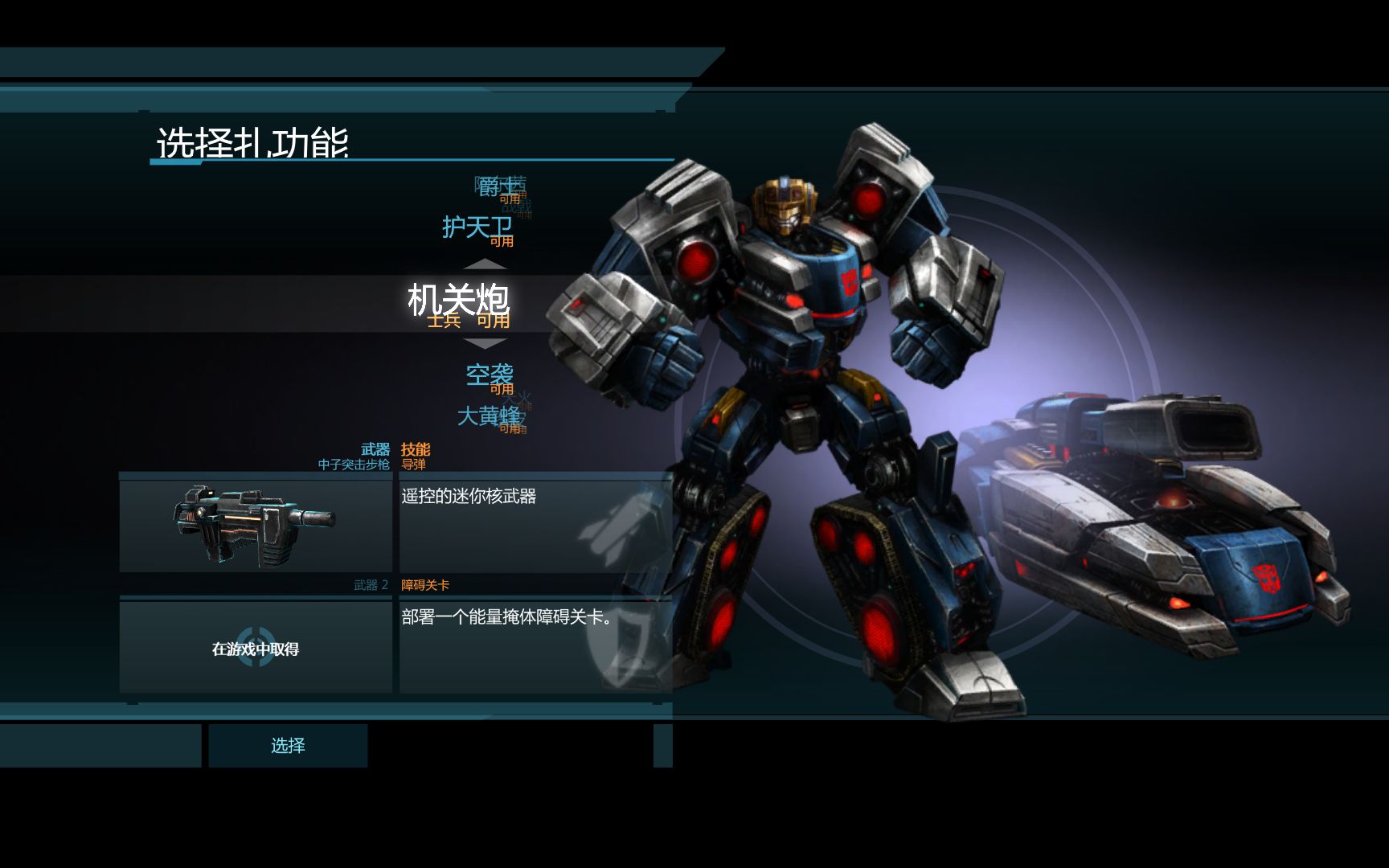Open the 障碍关卡 energy barrier skill panel
Image resolution: width=1389 pixels, height=868 pixels.
pyautogui.click(x=535, y=646)
